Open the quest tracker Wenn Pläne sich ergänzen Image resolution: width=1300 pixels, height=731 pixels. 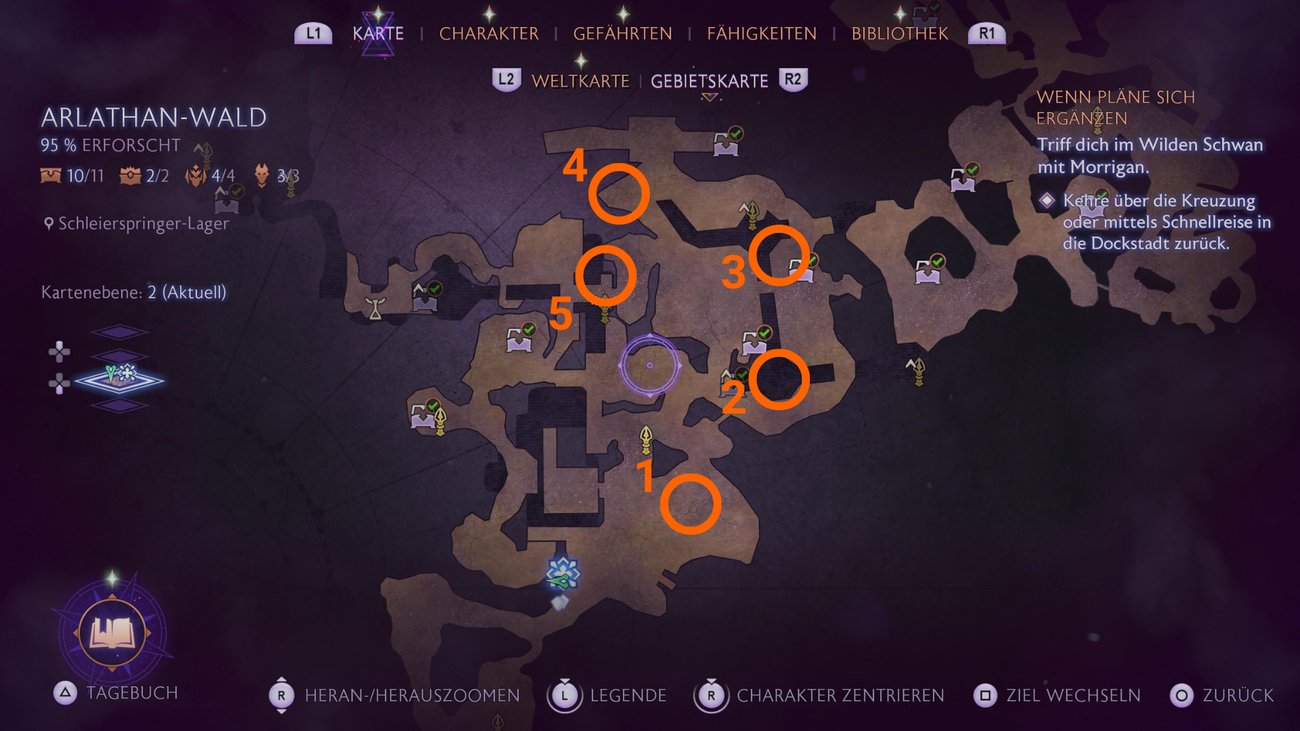(1116, 107)
